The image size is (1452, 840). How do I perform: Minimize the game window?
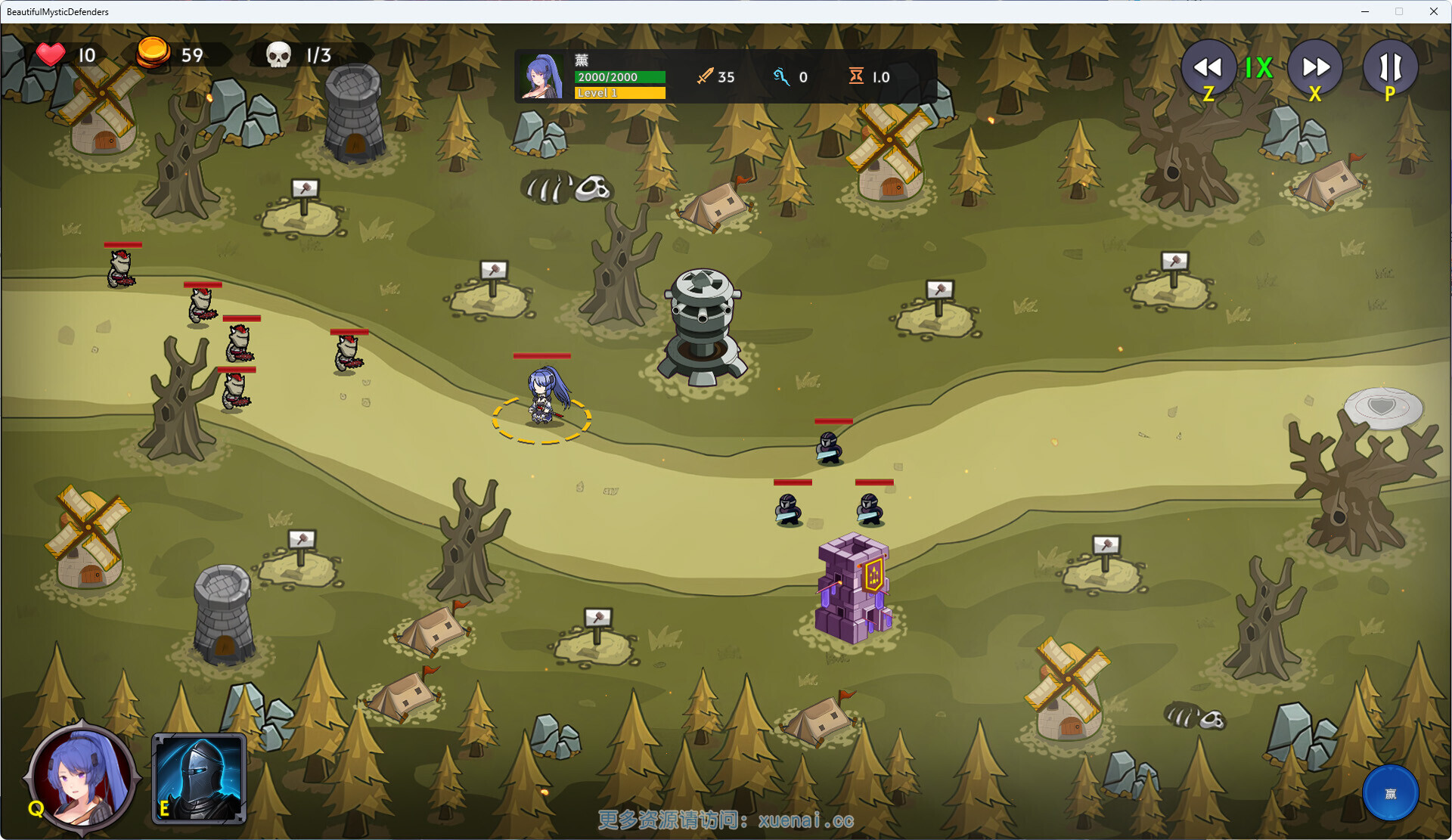[1365, 11]
